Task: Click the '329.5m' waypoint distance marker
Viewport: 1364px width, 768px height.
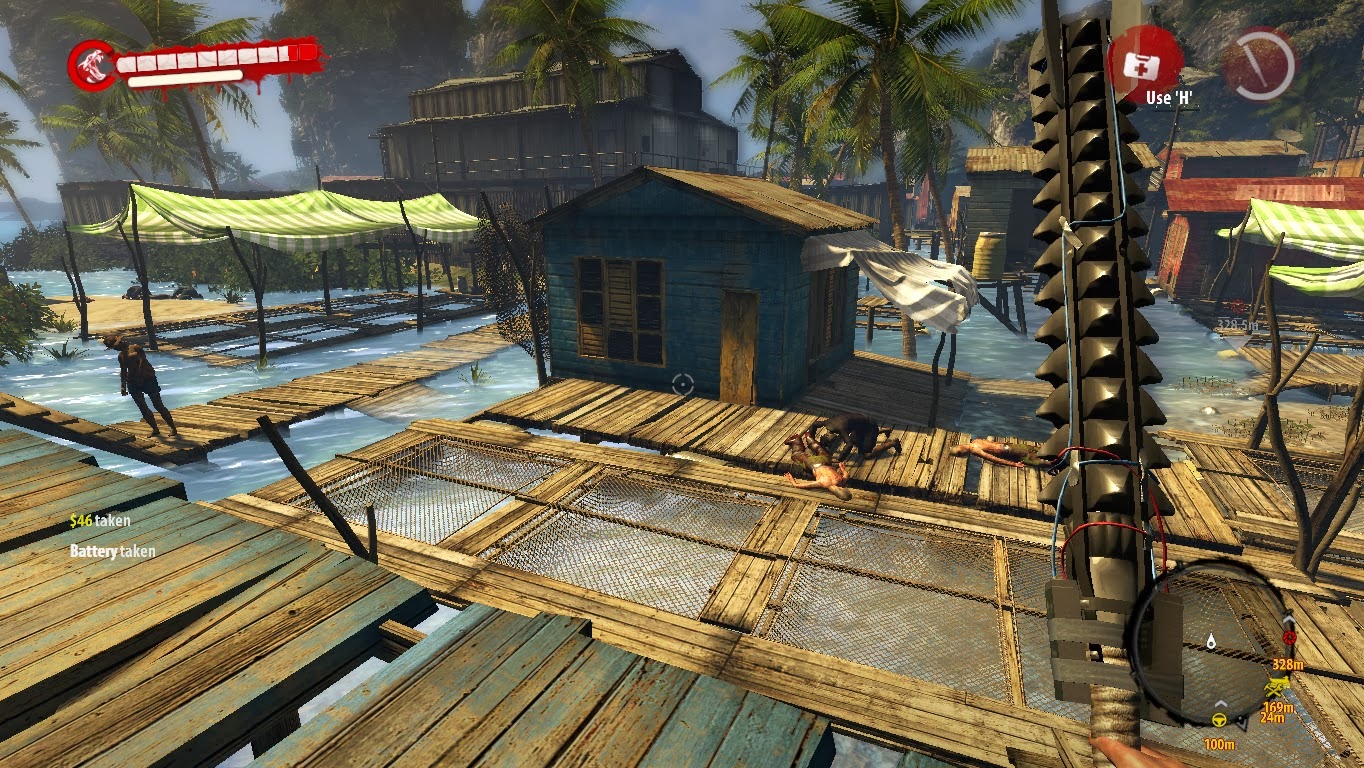Action: point(1240,325)
